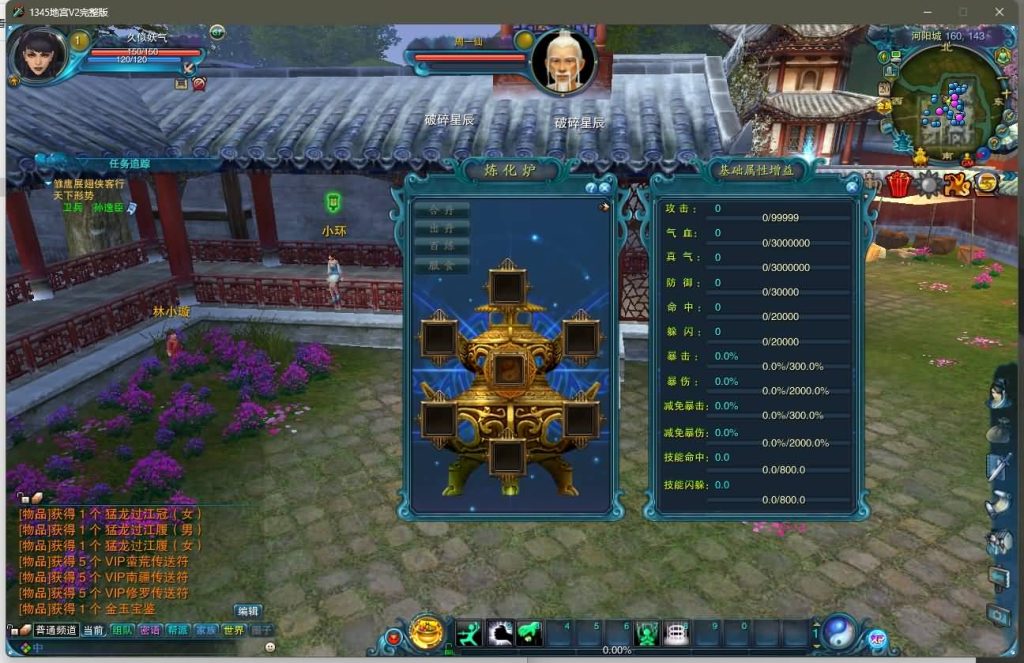Select the center slot of the furnace
Image resolution: width=1024 pixels, height=663 pixels.
tap(509, 369)
